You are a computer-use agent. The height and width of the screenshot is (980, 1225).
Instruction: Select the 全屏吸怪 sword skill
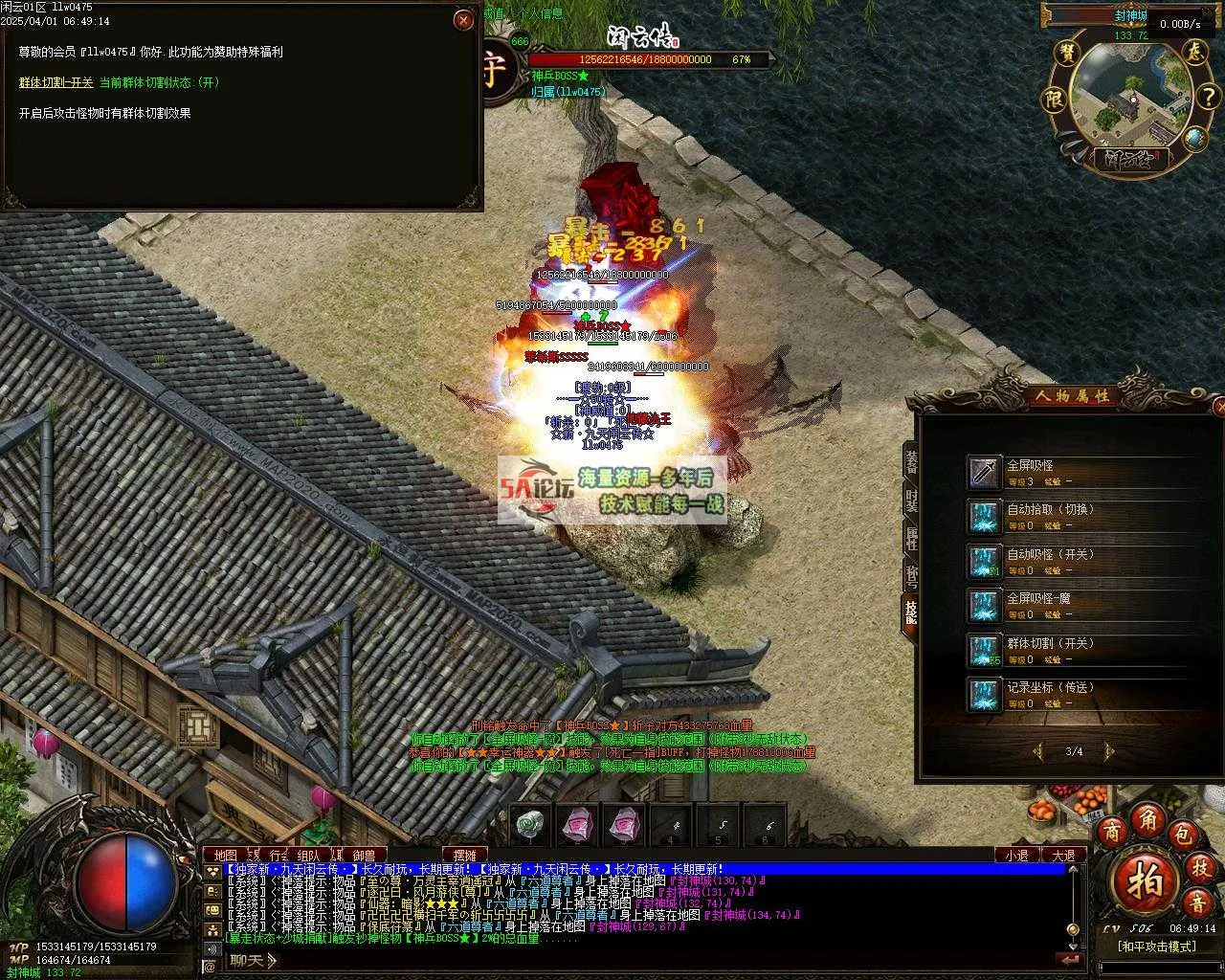(984, 472)
